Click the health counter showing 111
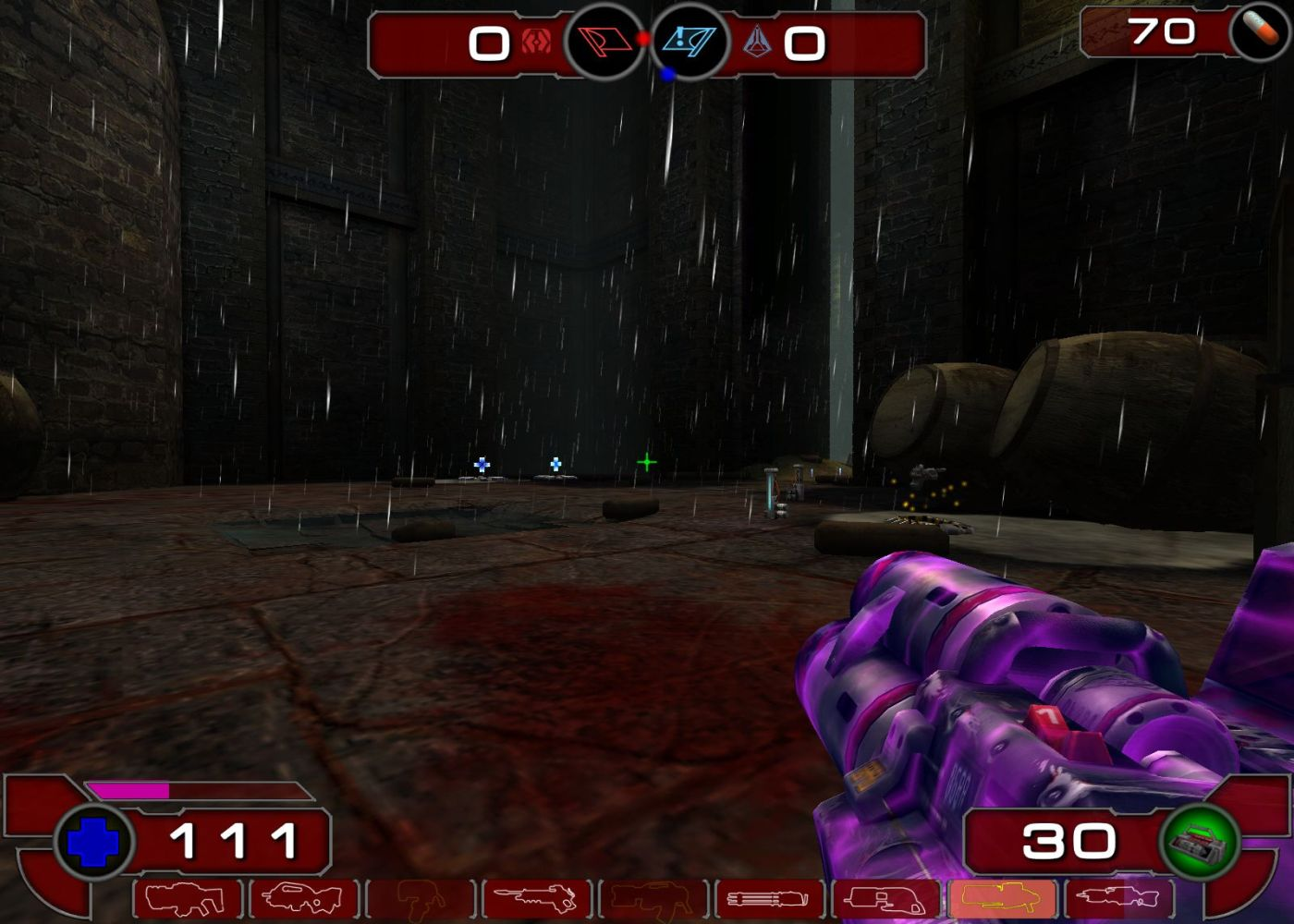The width and height of the screenshot is (1294, 924). (234, 841)
